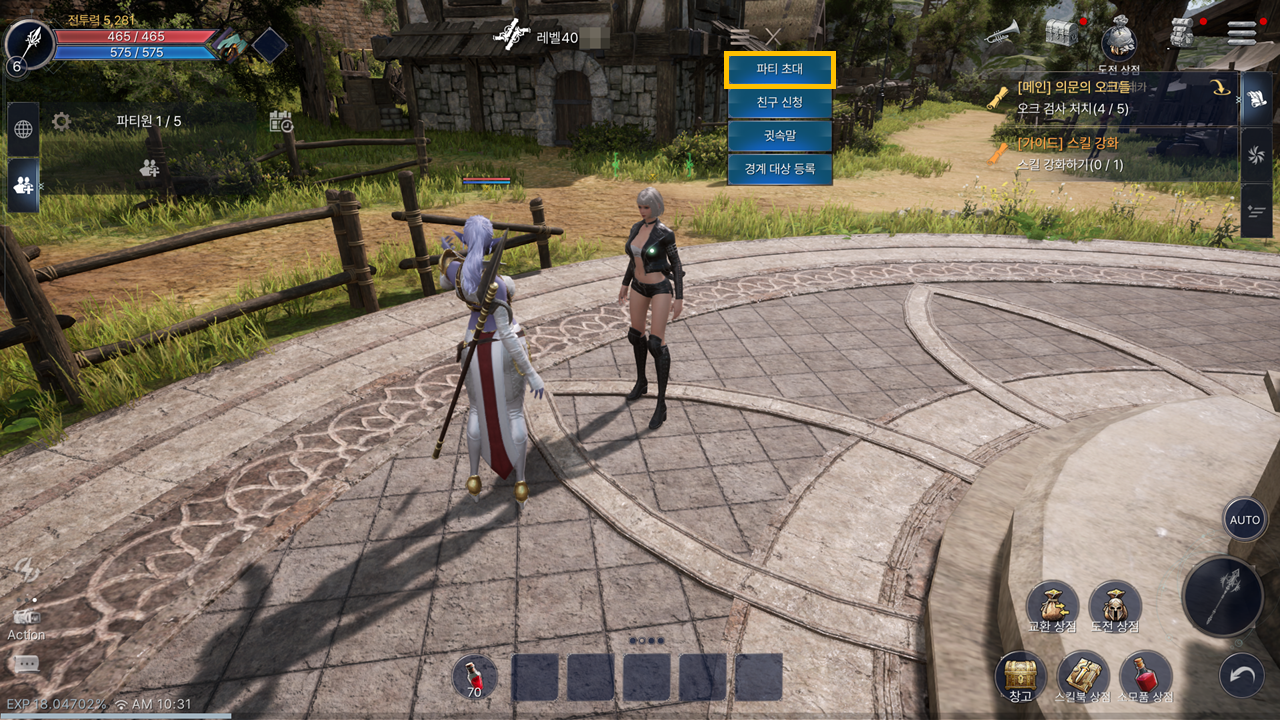
Task: Open the hamburger main menu
Action: pyautogui.click(x=1241, y=32)
